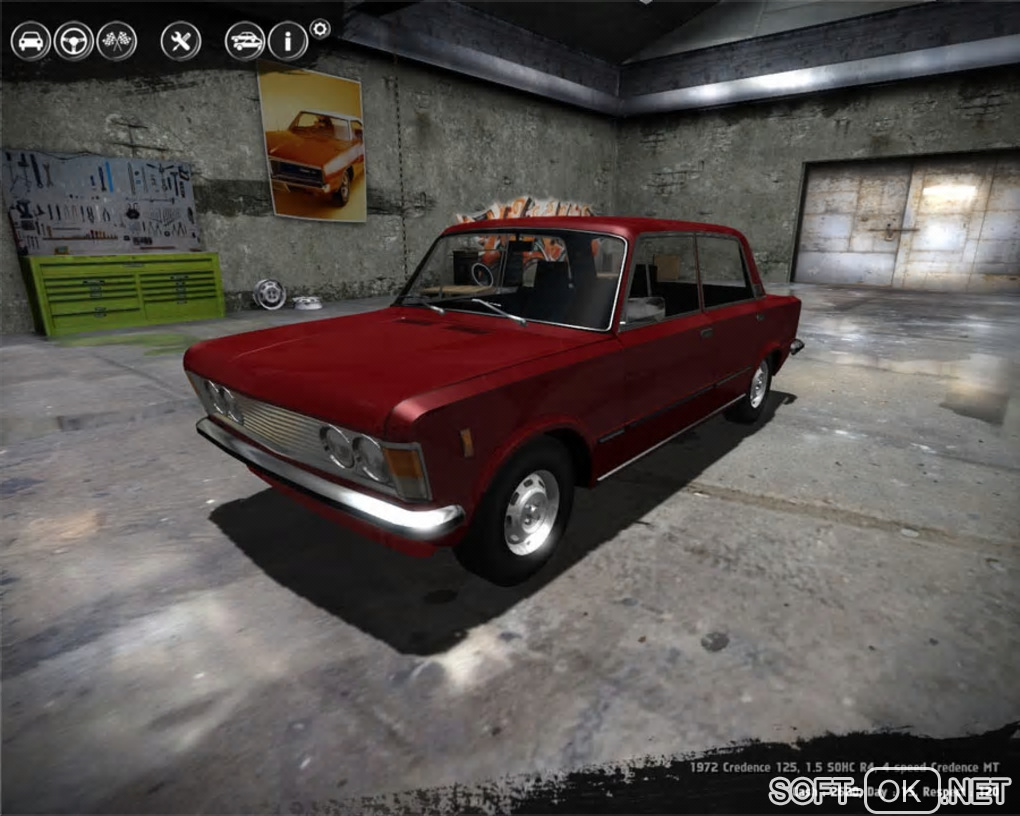Screen dimensions: 1020x816
Task: Open the car icon menu
Action: pyautogui.click(x=31, y=41)
